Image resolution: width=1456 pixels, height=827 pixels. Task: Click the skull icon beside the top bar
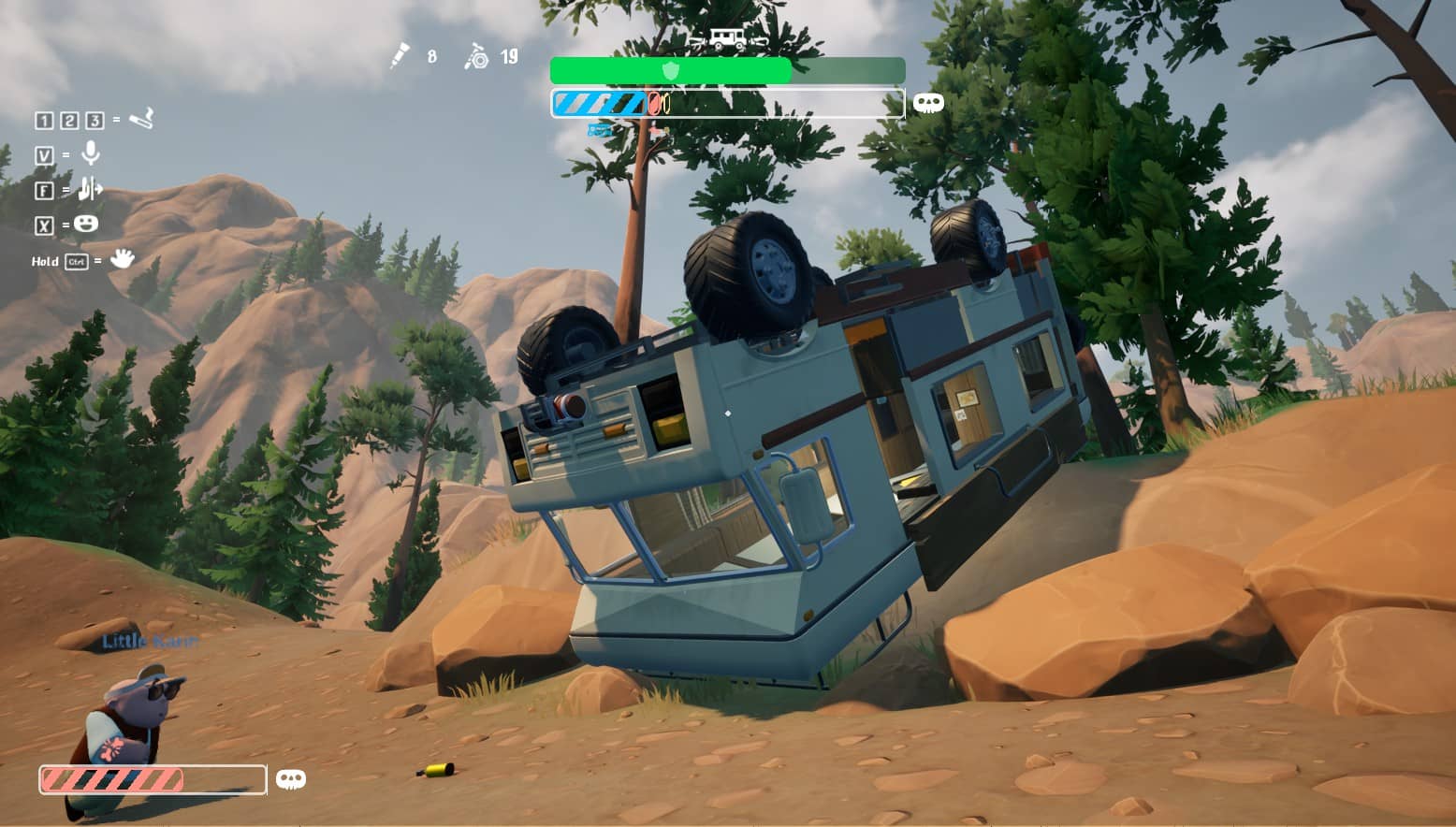(x=928, y=104)
